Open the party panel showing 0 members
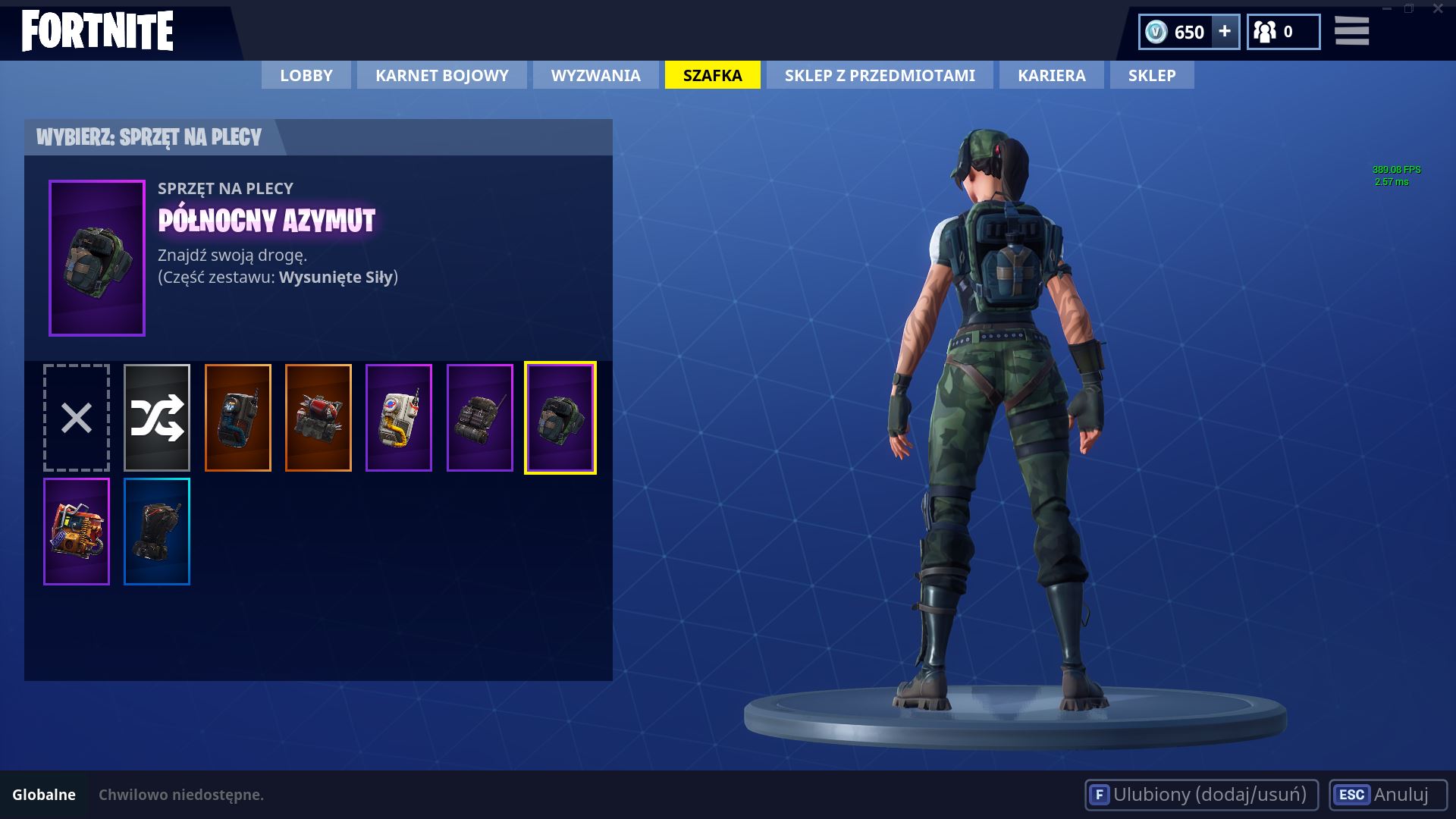 1282,32
